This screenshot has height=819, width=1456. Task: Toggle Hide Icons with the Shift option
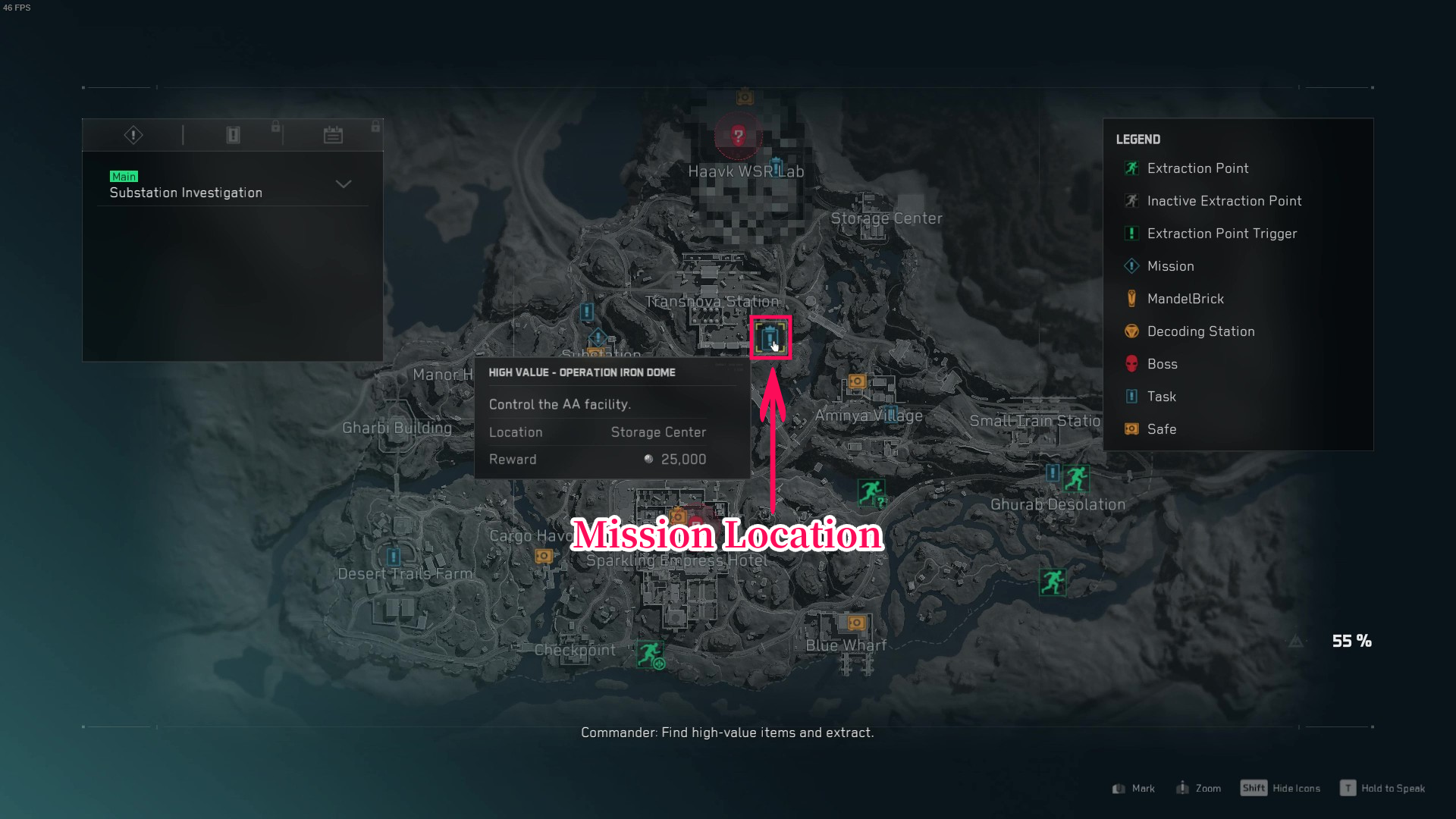coord(1281,788)
